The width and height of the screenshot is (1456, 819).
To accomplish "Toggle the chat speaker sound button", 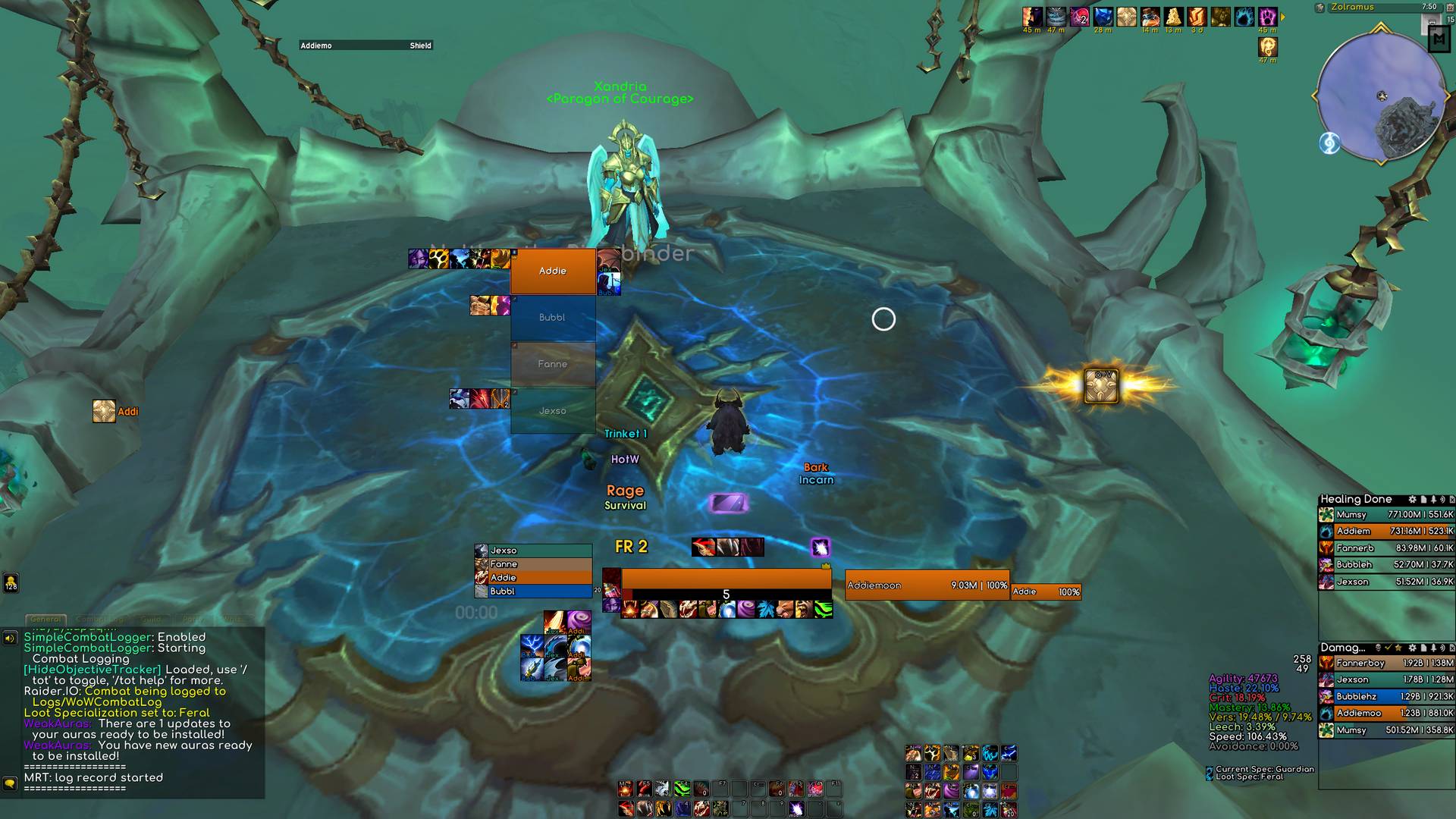I will click(x=10, y=638).
